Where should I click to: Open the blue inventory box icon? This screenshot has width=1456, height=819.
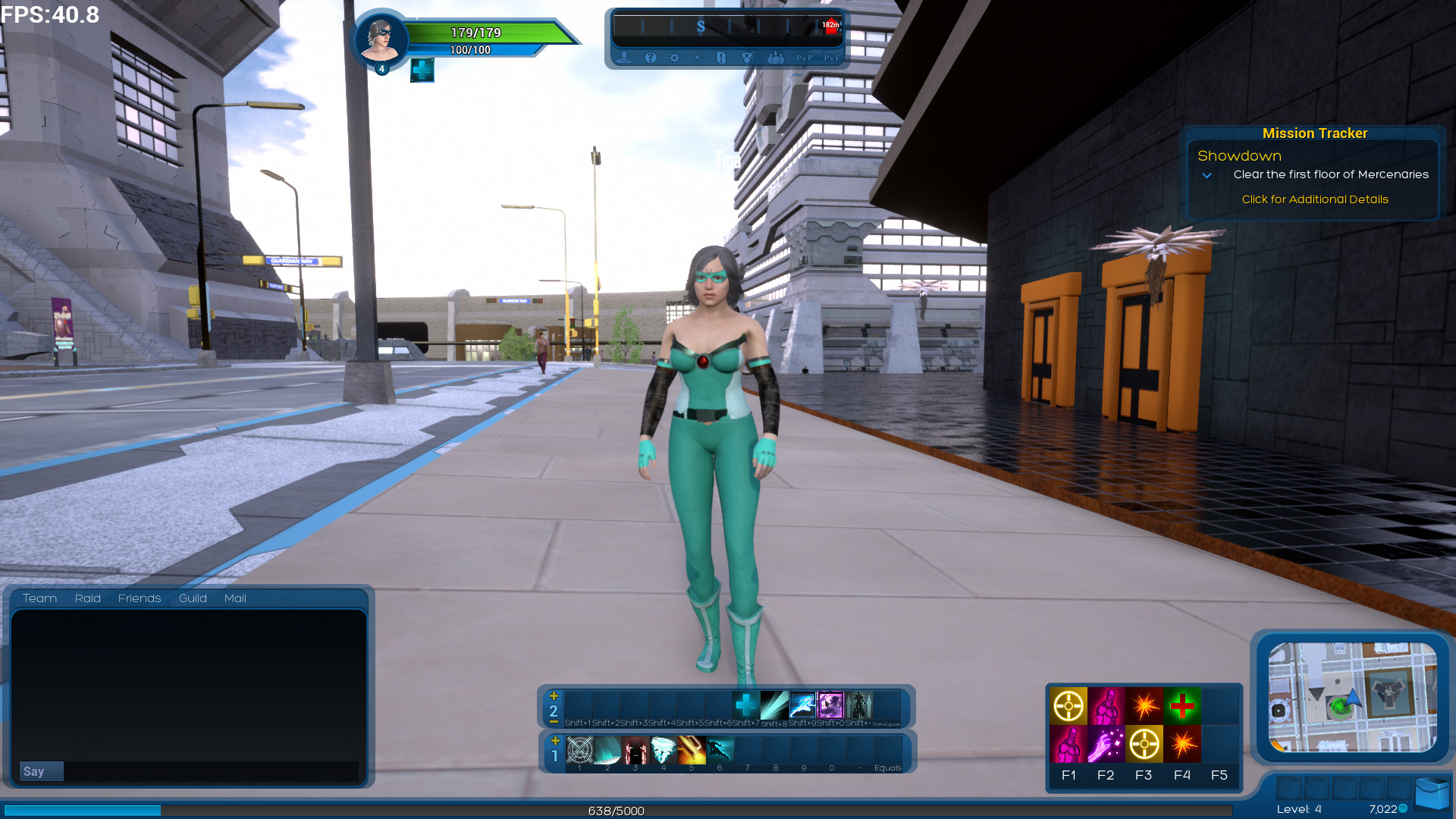(1431, 794)
